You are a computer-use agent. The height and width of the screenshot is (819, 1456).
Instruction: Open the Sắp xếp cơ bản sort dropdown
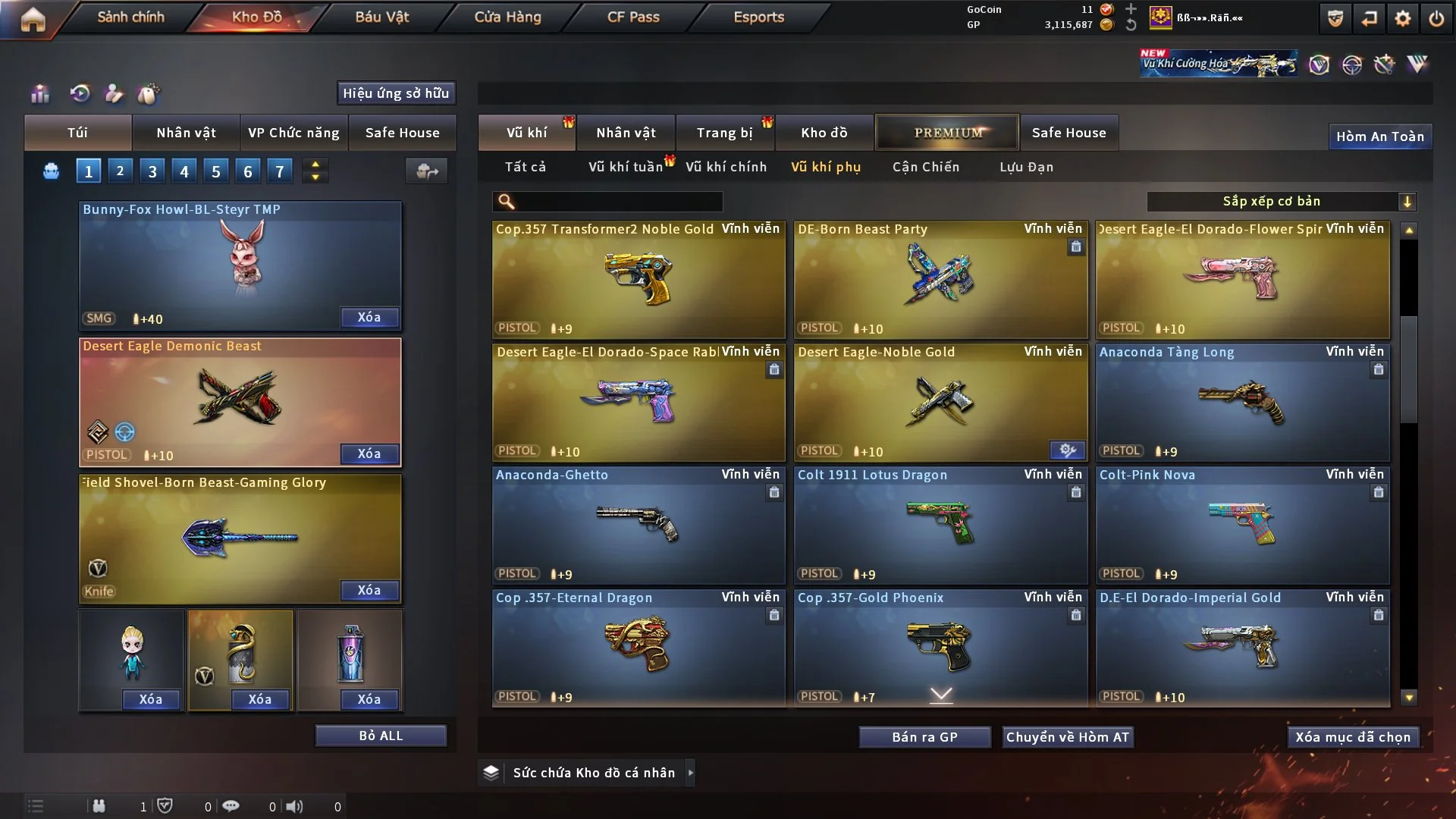pos(1281,202)
